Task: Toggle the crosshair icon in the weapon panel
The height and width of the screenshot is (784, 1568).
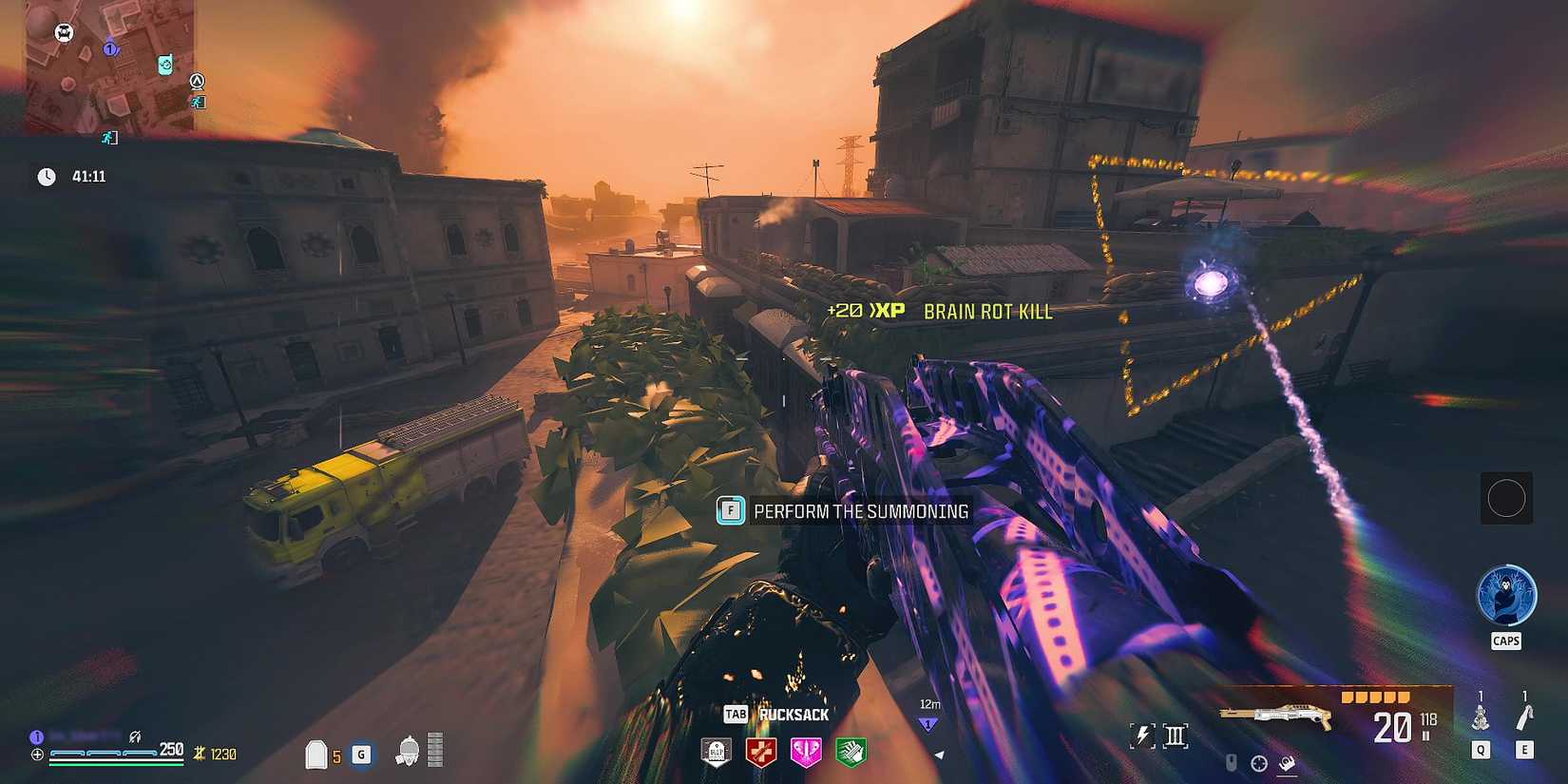Action: [x=1259, y=764]
